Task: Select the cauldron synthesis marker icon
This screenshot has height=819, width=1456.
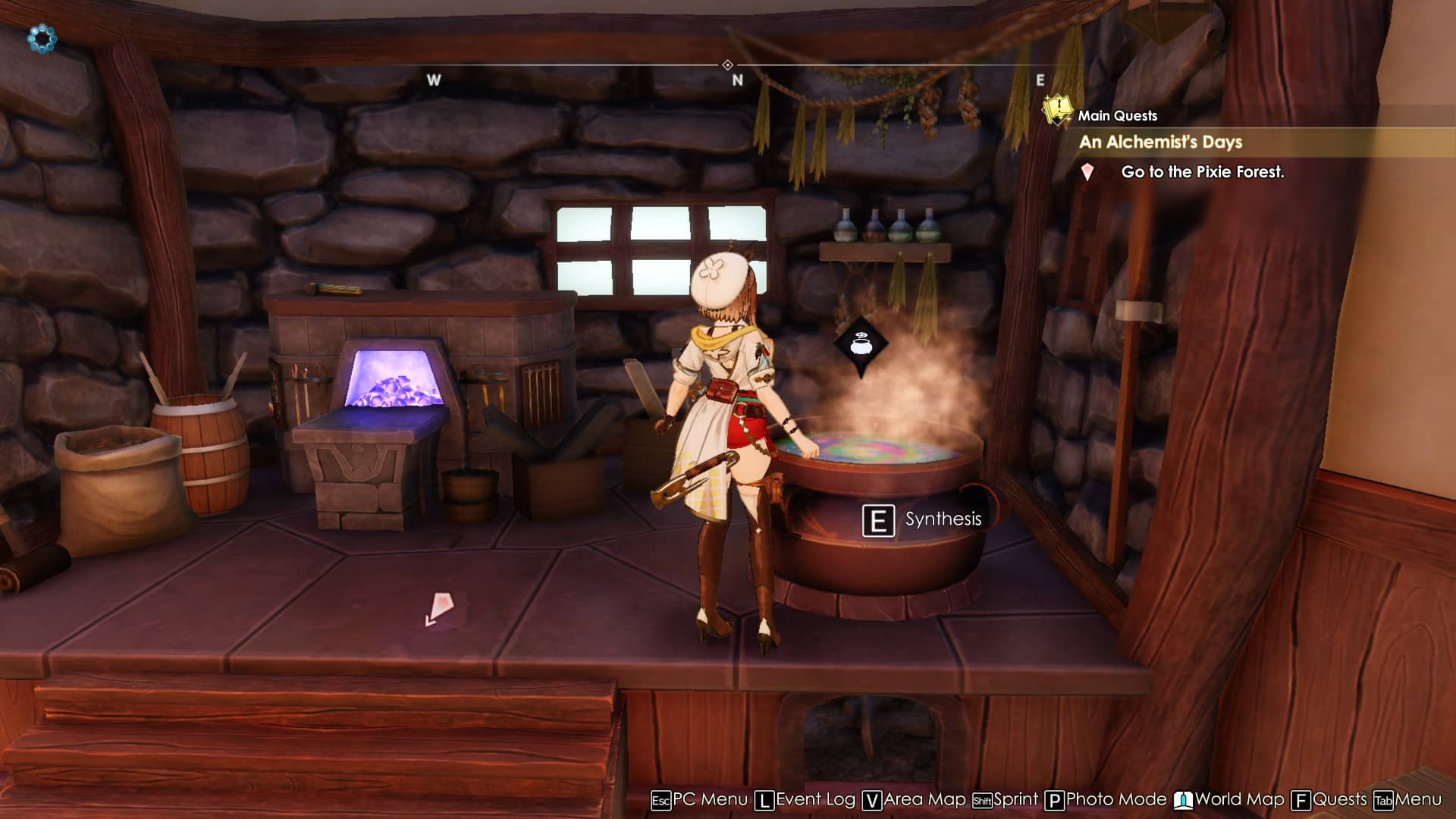Action: 861,345
